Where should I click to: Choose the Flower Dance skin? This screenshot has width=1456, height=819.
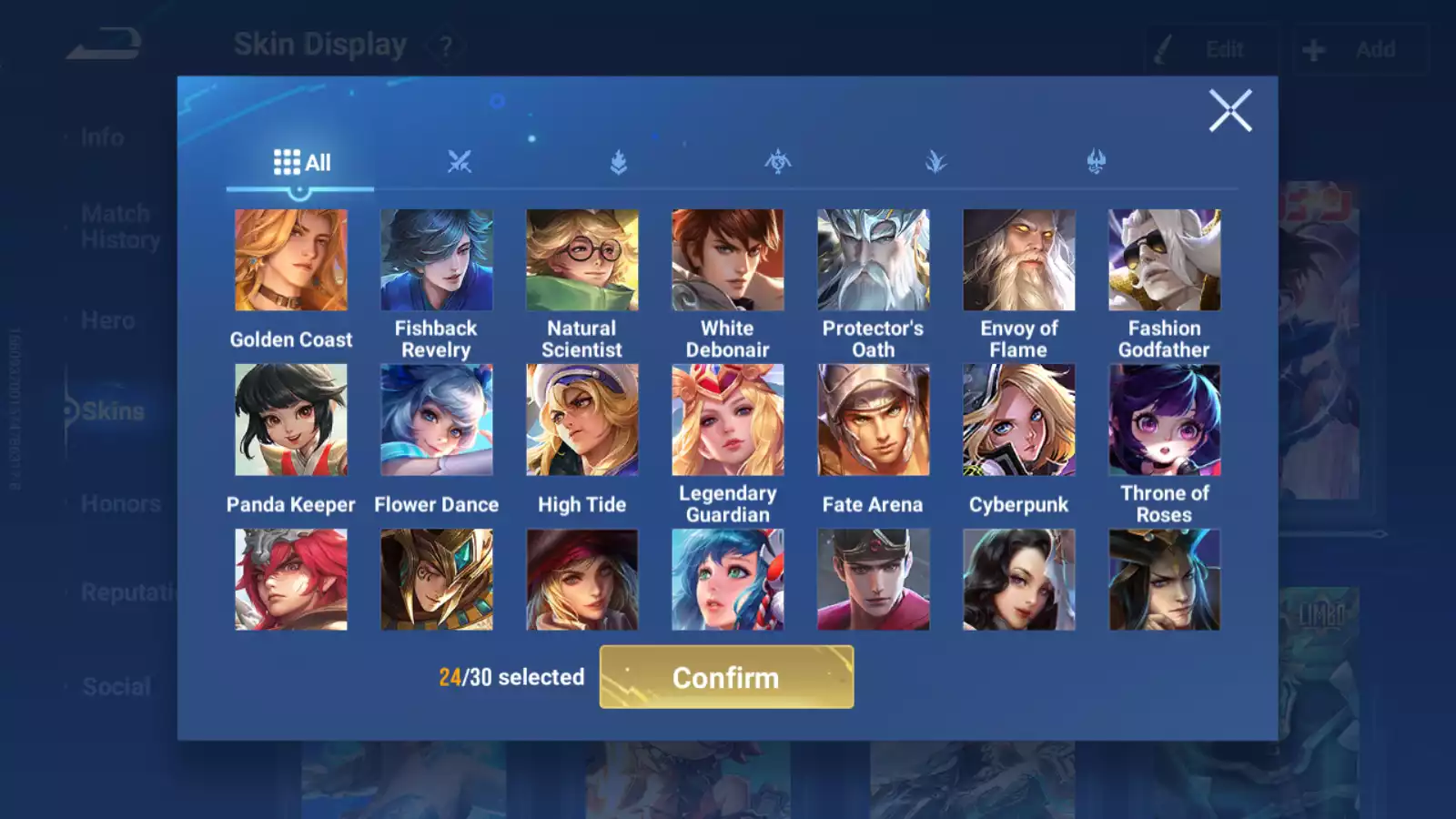(x=437, y=420)
